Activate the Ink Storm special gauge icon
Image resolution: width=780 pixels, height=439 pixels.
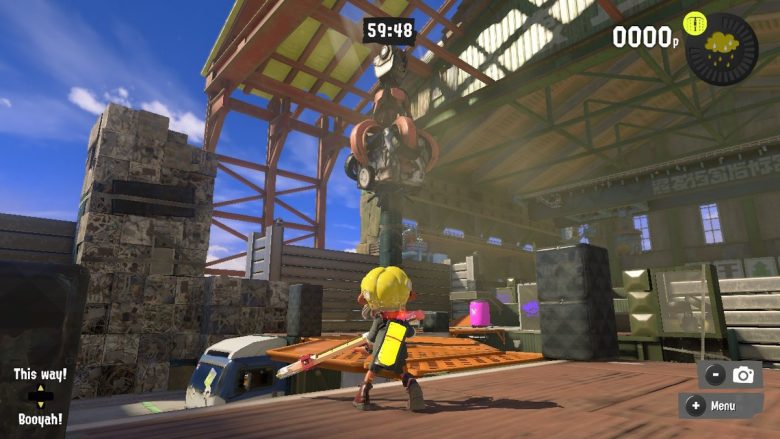[x=722, y=48]
